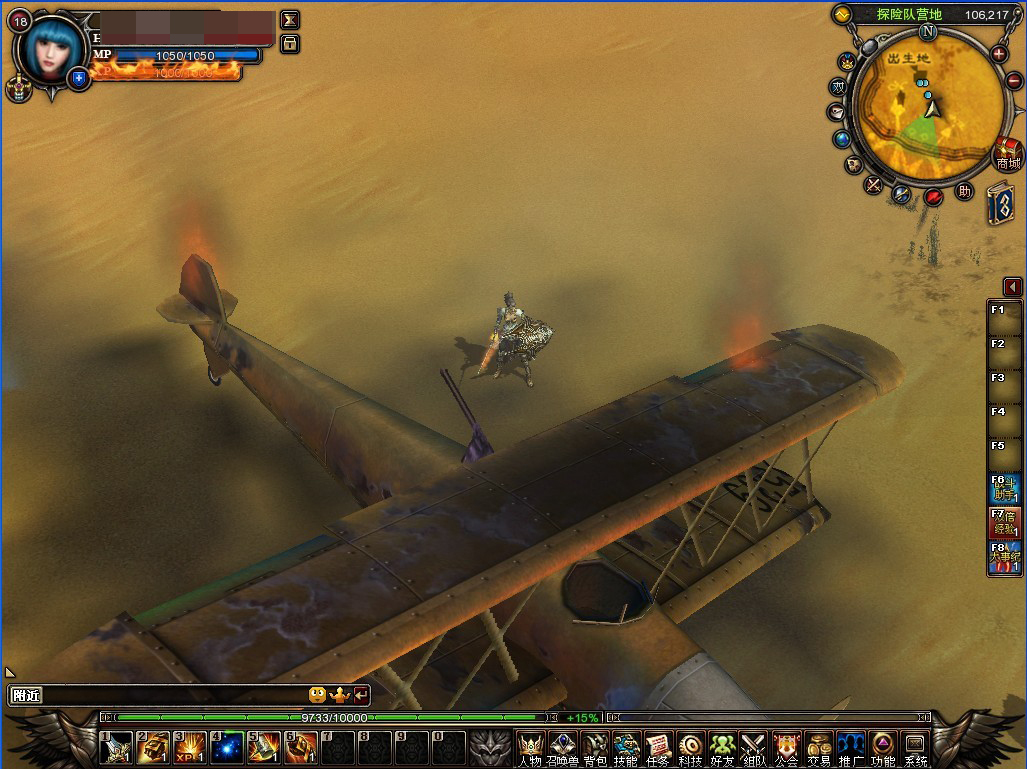Zoom in the minimap with plus button
1027x769 pixels.
[999, 53]
